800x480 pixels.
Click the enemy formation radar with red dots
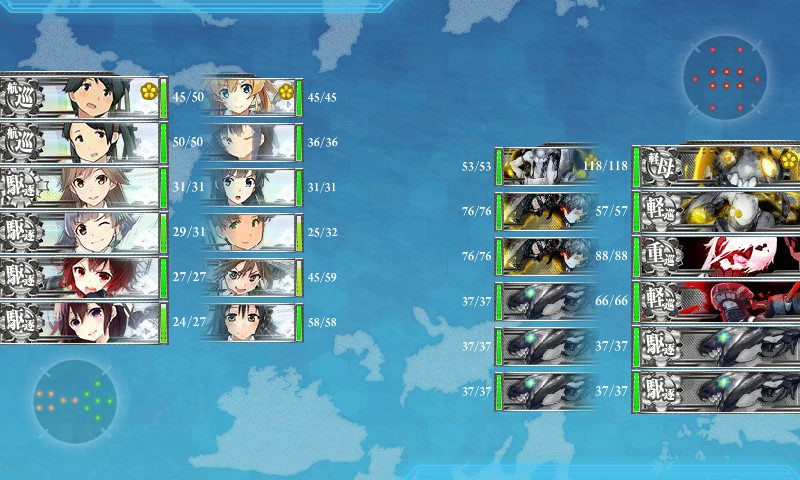click(x=726, y=78)
